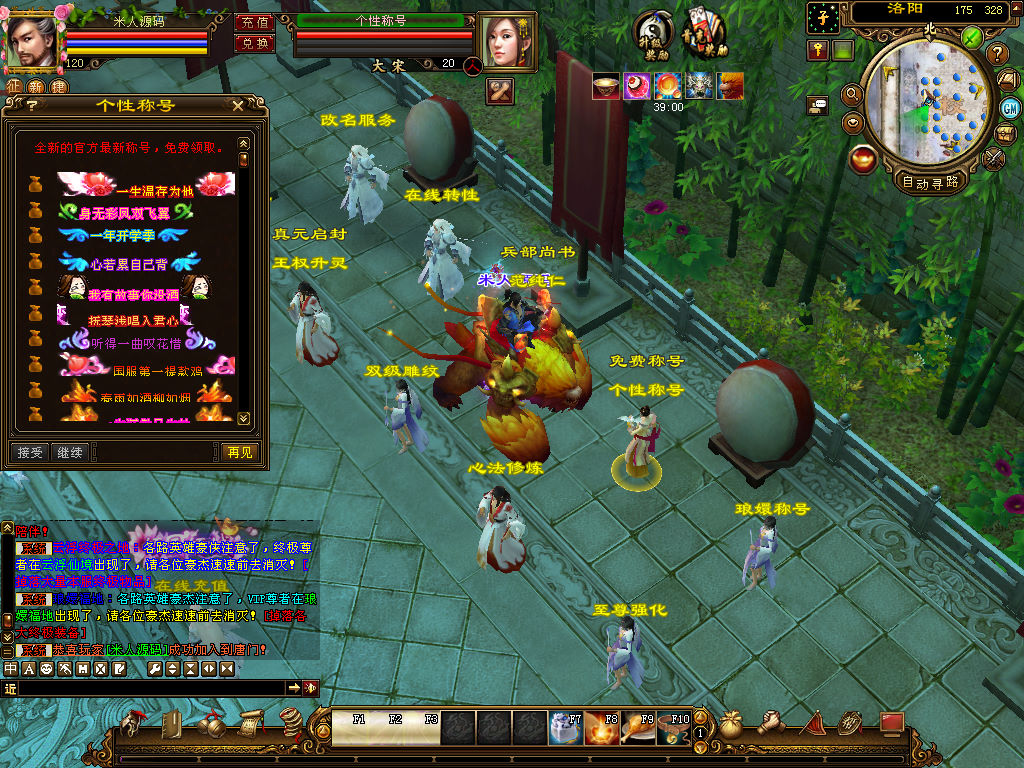Screen dimensions: 1024x768
Task: Close the 个性称号 title window
Action: tap(237, 105)
